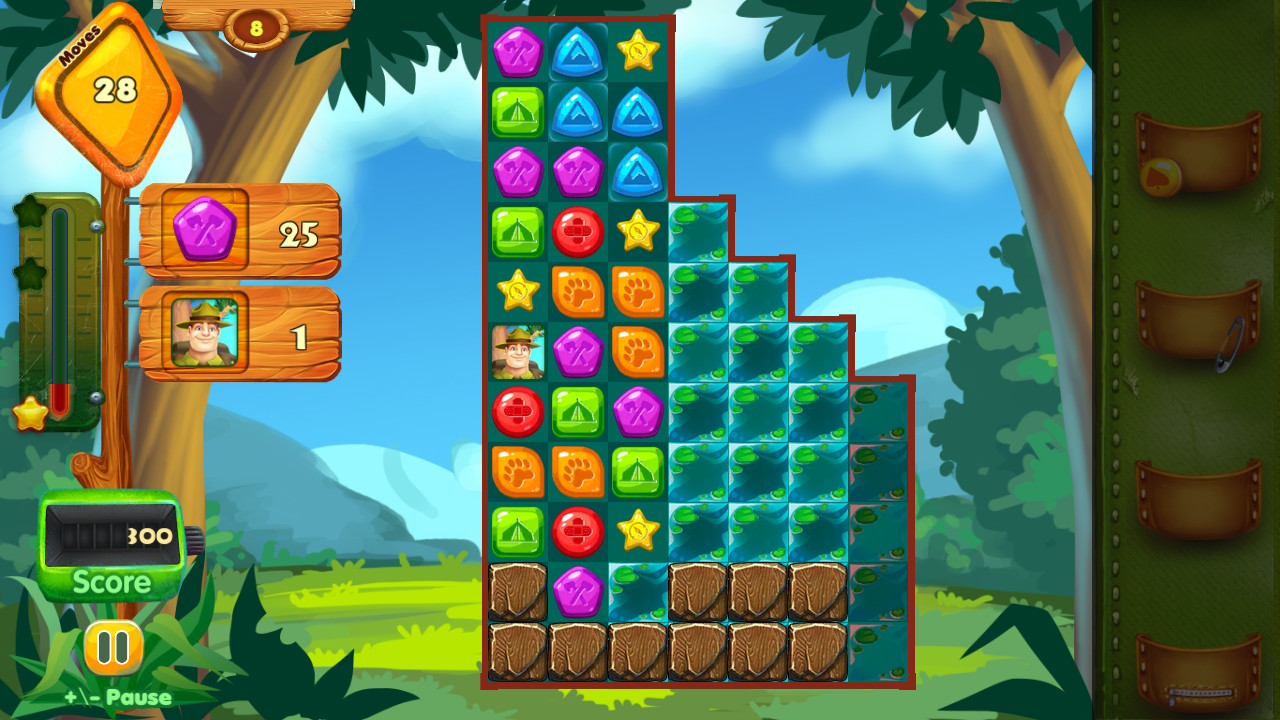Click the wooden plaque showing 8 at the top
The image size is (1280, 720).
point(257,27)
